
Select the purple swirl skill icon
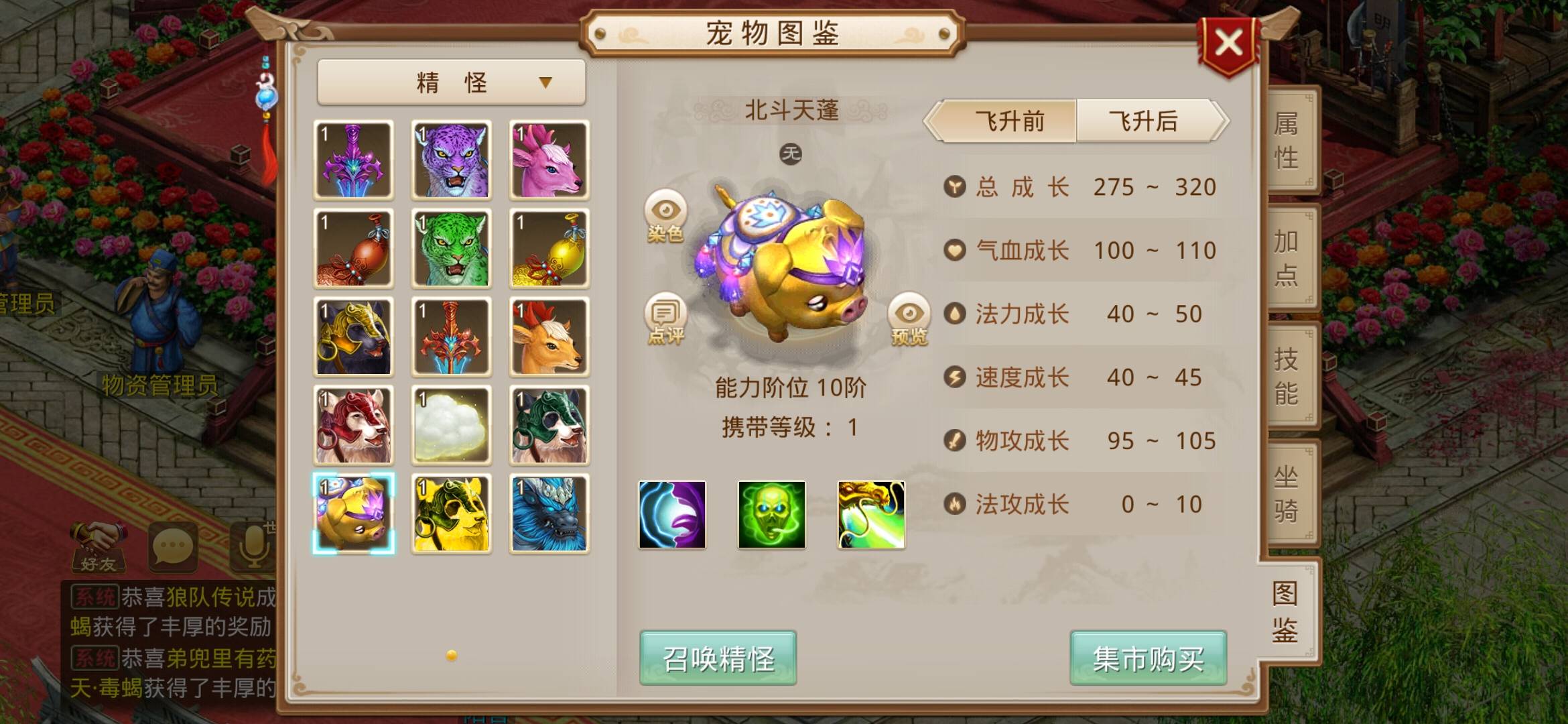[x=672, y=516]
